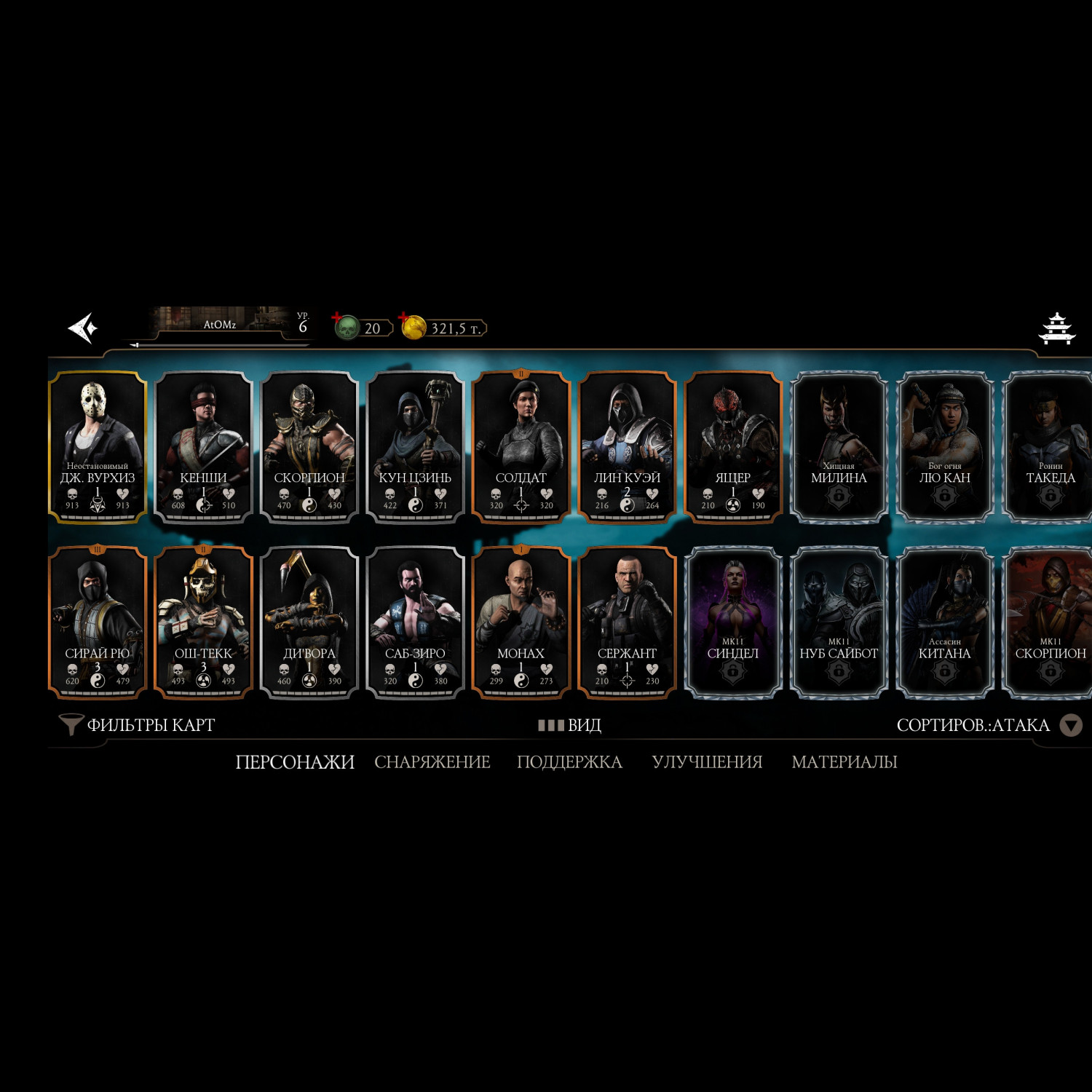This screenshot has width=1092, height=1092.
Task: Select the Кун Цзинь card
Action: [415, 447]
